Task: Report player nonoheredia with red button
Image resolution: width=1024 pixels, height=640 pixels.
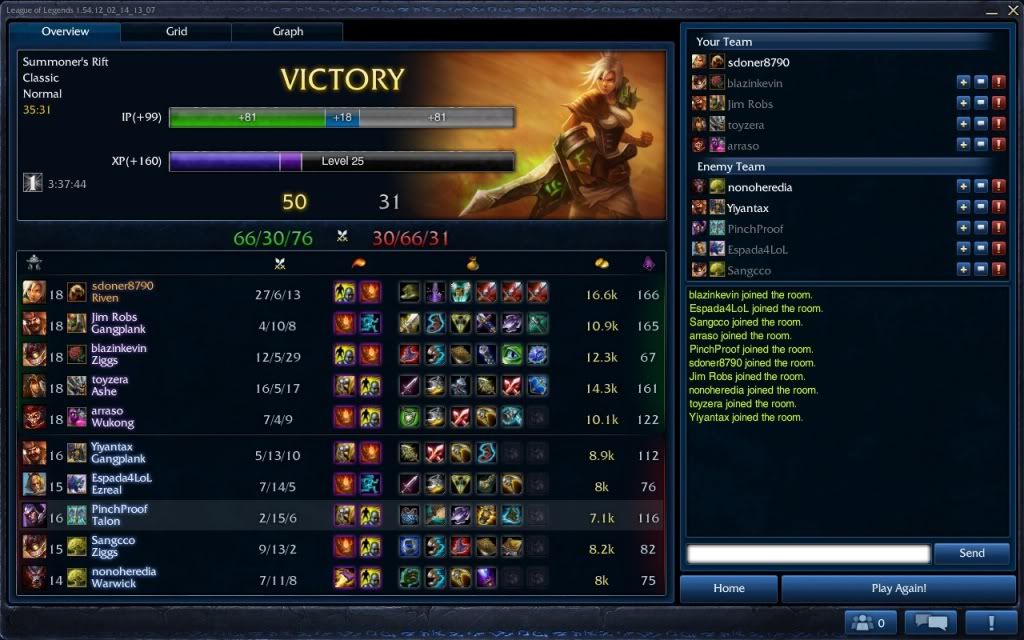Action: coord(998,187)
